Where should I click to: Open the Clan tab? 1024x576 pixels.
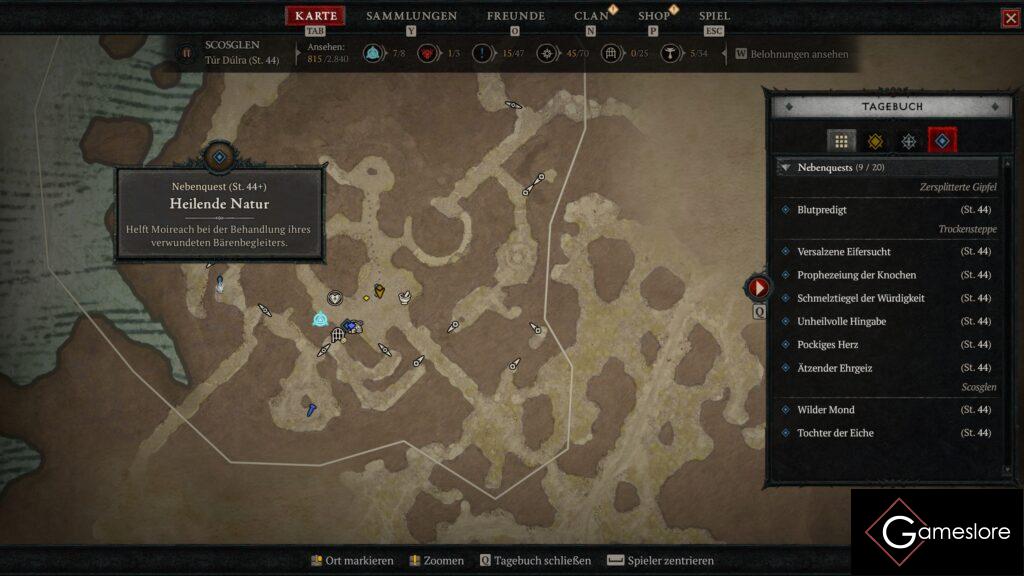(591, 16)
